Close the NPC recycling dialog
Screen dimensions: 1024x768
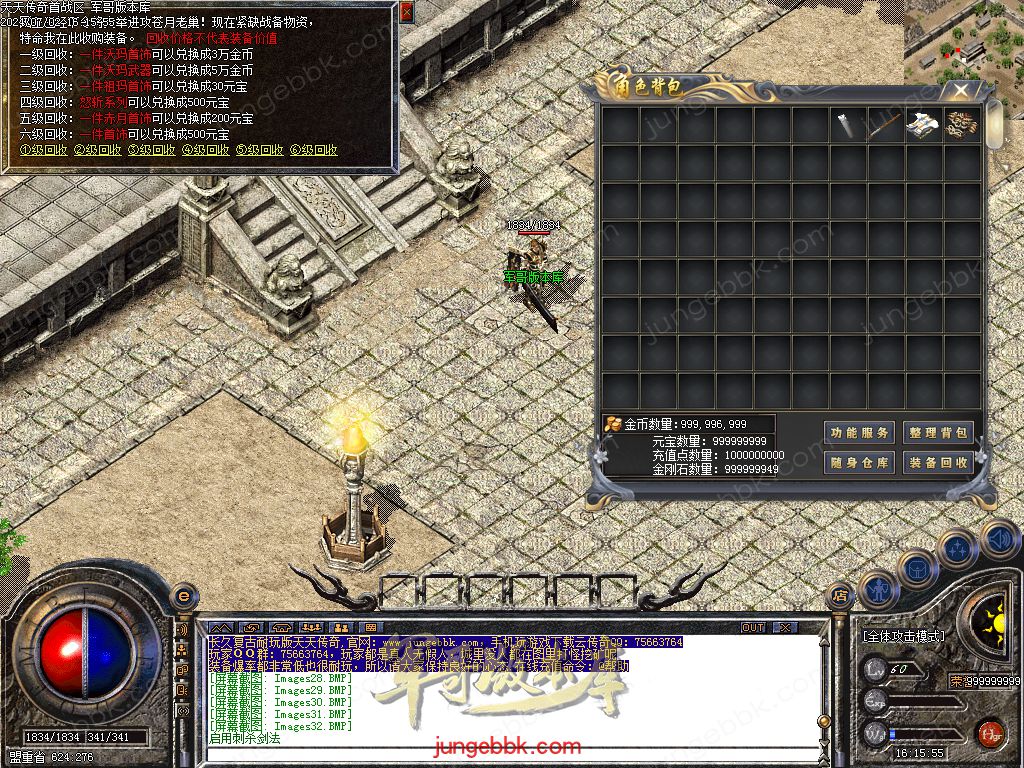406,11
